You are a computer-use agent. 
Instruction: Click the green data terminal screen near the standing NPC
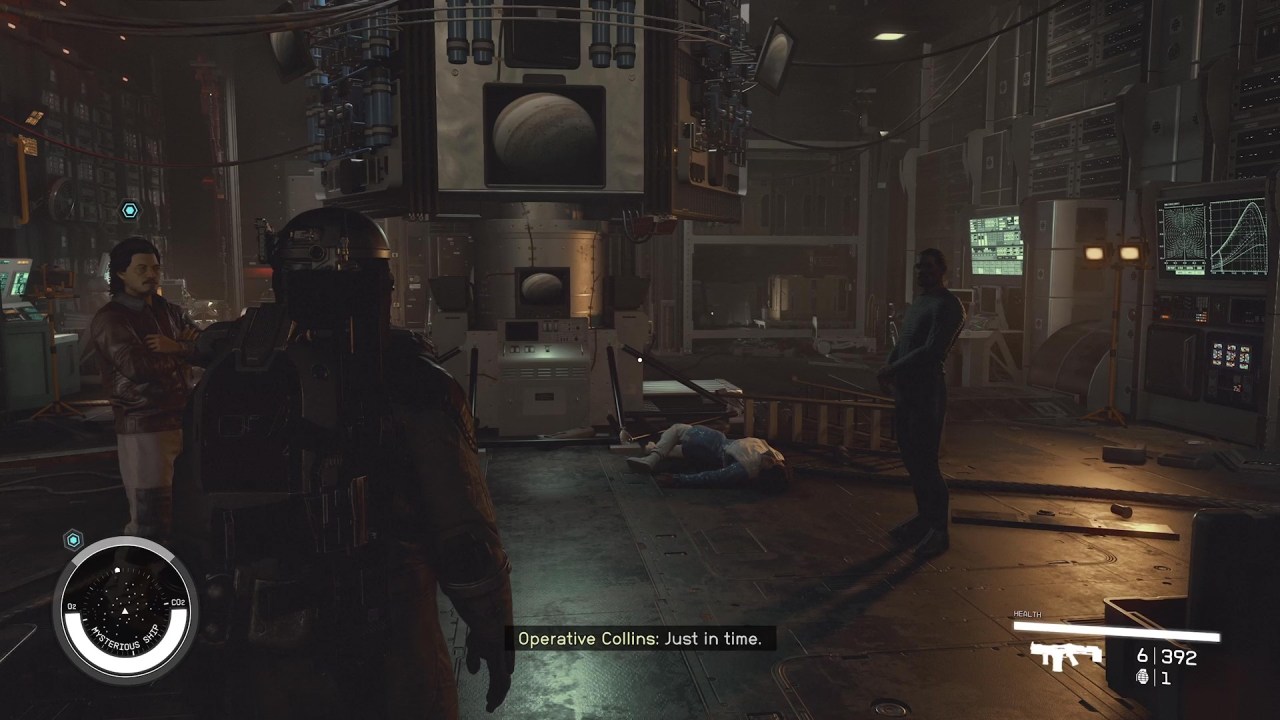[x=995, y=245]
